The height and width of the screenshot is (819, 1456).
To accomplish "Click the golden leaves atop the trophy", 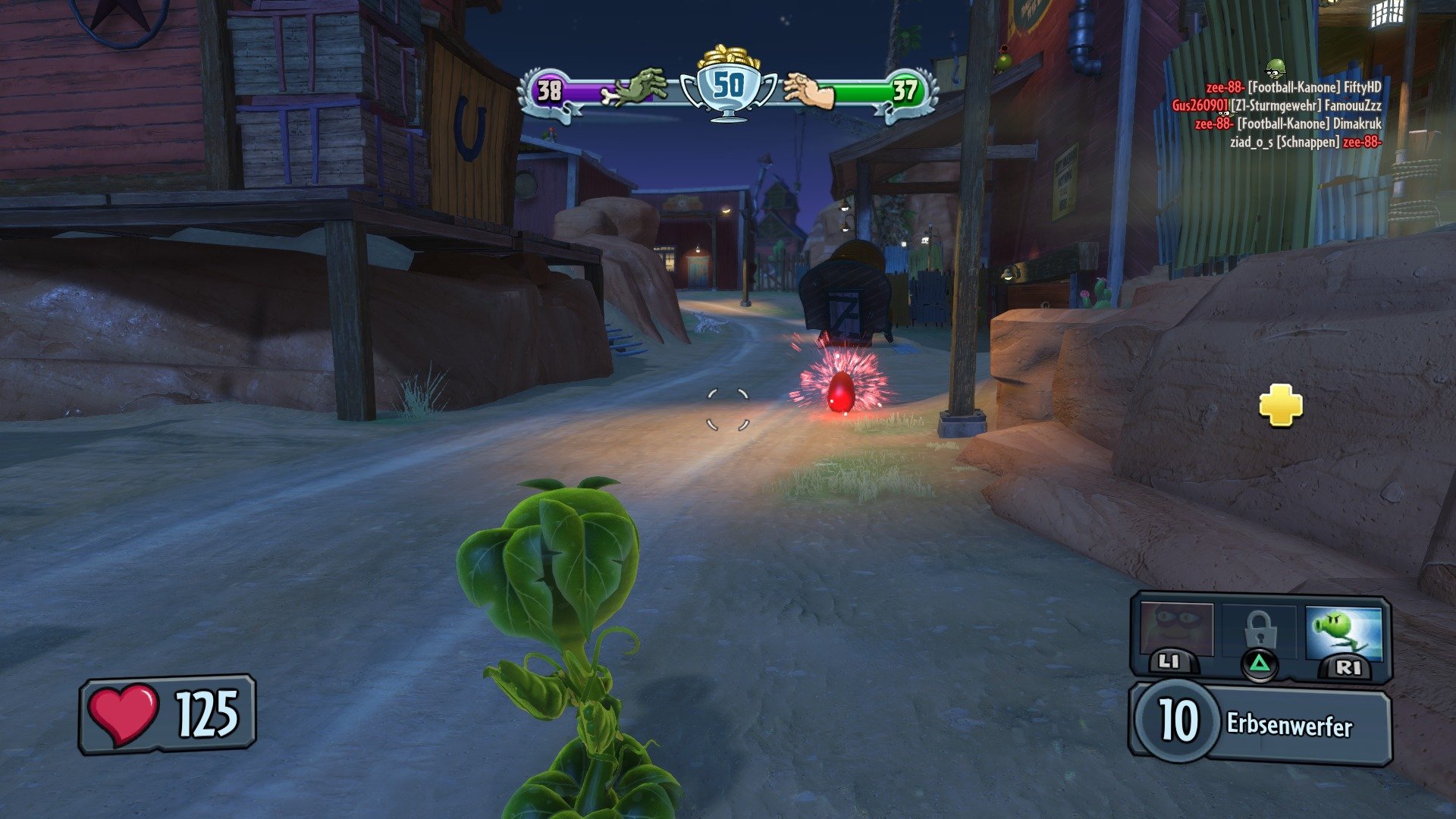I will click(726, 57).
